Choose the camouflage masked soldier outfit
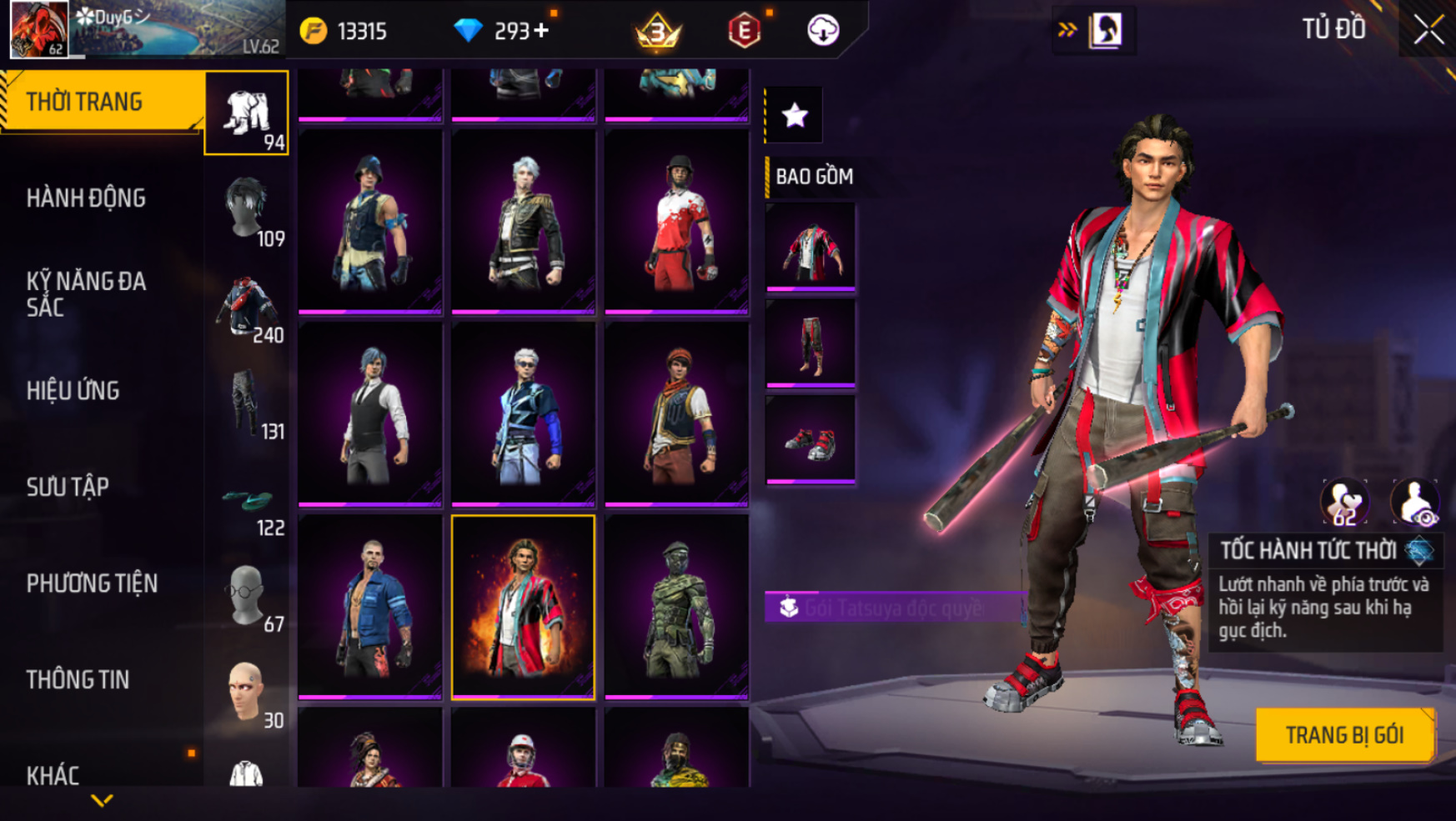 [676, 607]
